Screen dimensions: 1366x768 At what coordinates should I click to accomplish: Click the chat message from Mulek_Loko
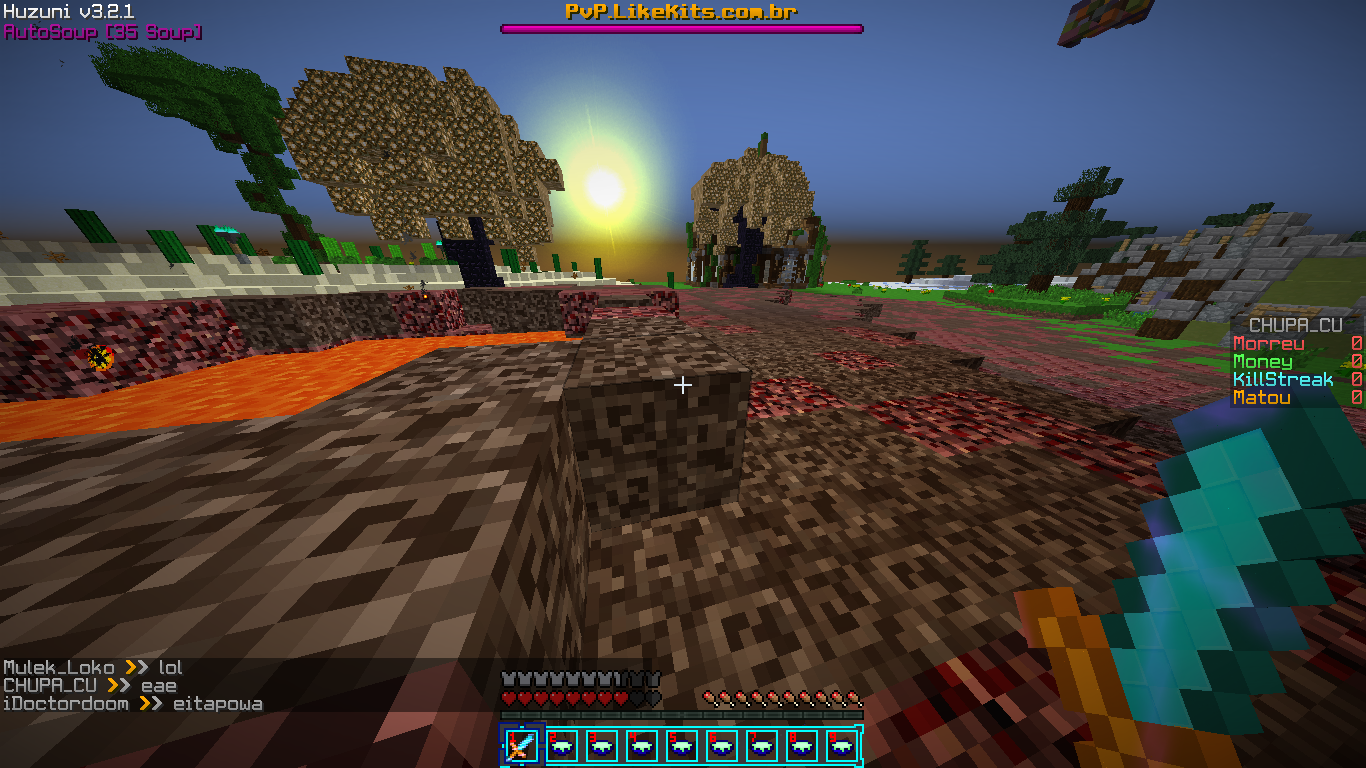(x=93, y=667)
